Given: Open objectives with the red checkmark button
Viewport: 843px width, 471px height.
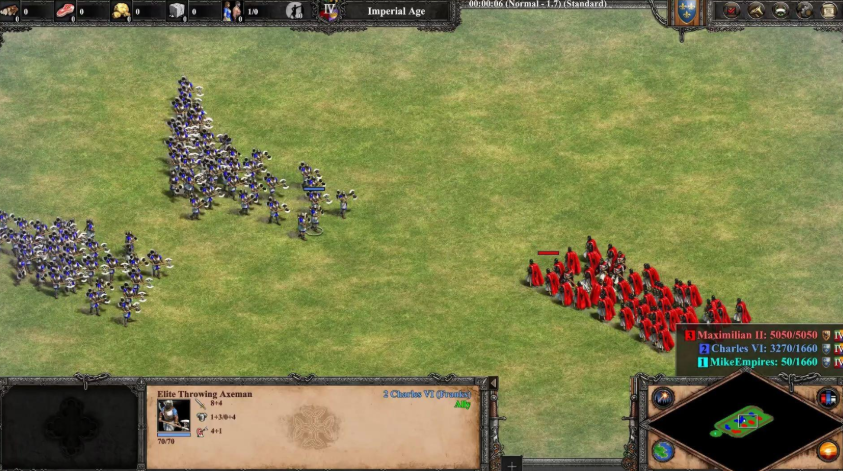Looking at the screenshot, I should coord(732,11).
